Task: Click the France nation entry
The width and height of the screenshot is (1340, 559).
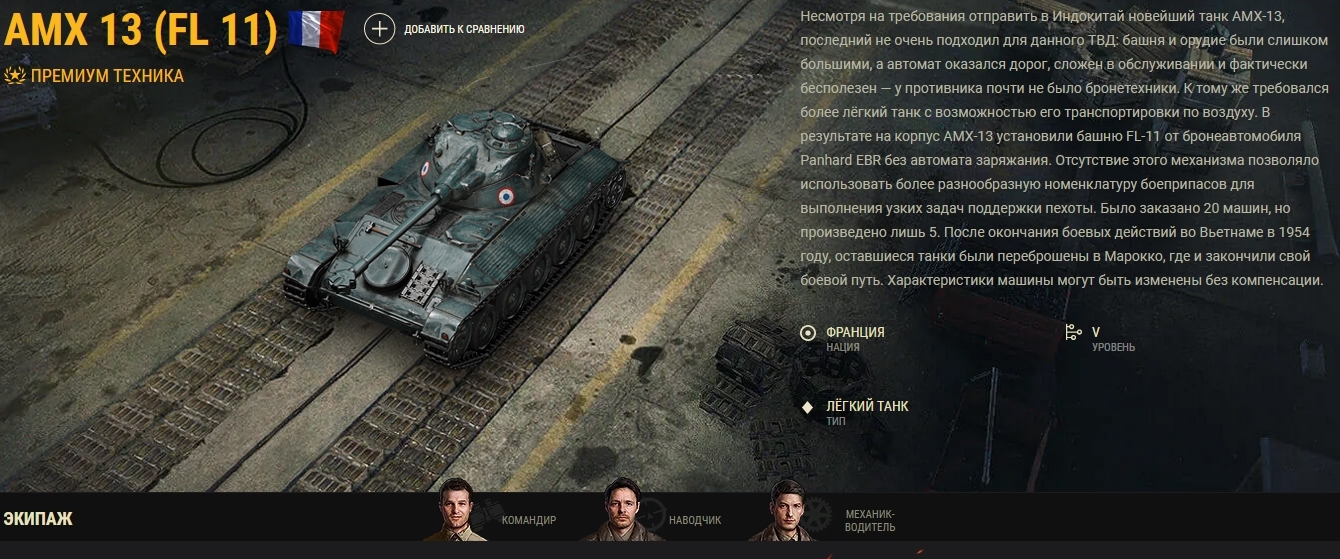Action: pyautogui.click(x=854, y=332)
